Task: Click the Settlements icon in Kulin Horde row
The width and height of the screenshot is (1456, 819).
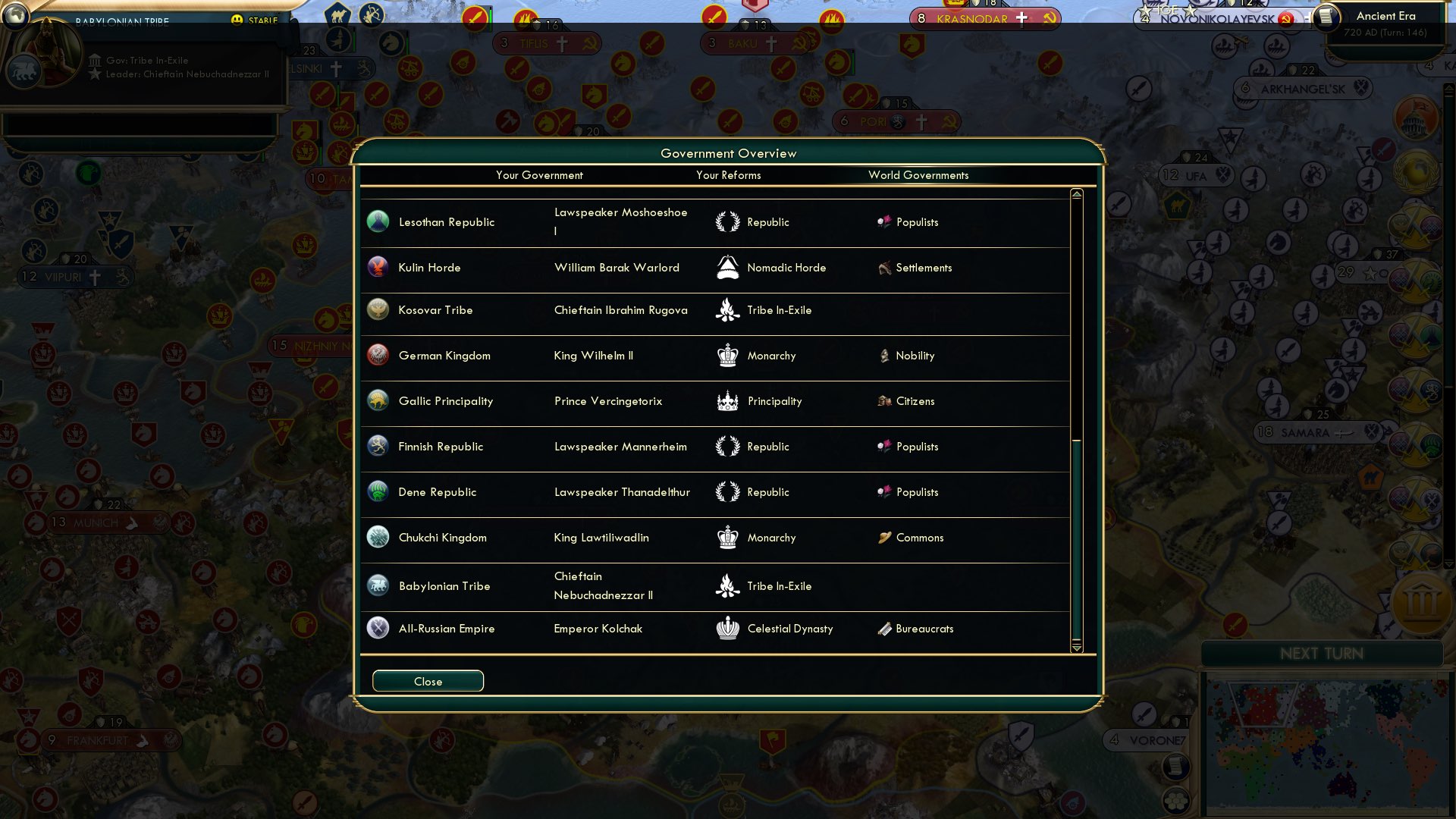Action: (883, 267)
